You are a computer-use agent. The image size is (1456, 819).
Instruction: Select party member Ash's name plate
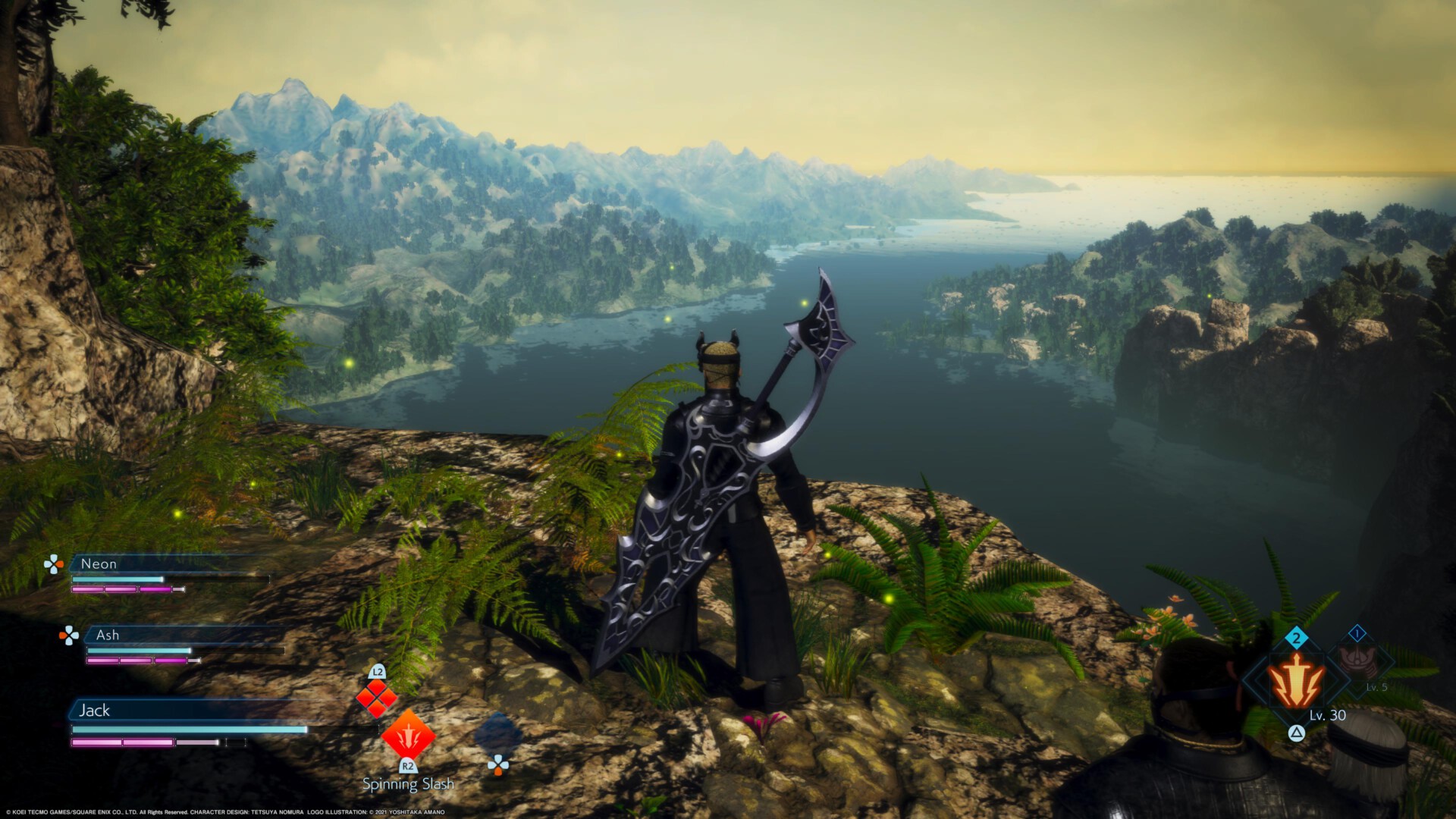click(x=108, y=635)
